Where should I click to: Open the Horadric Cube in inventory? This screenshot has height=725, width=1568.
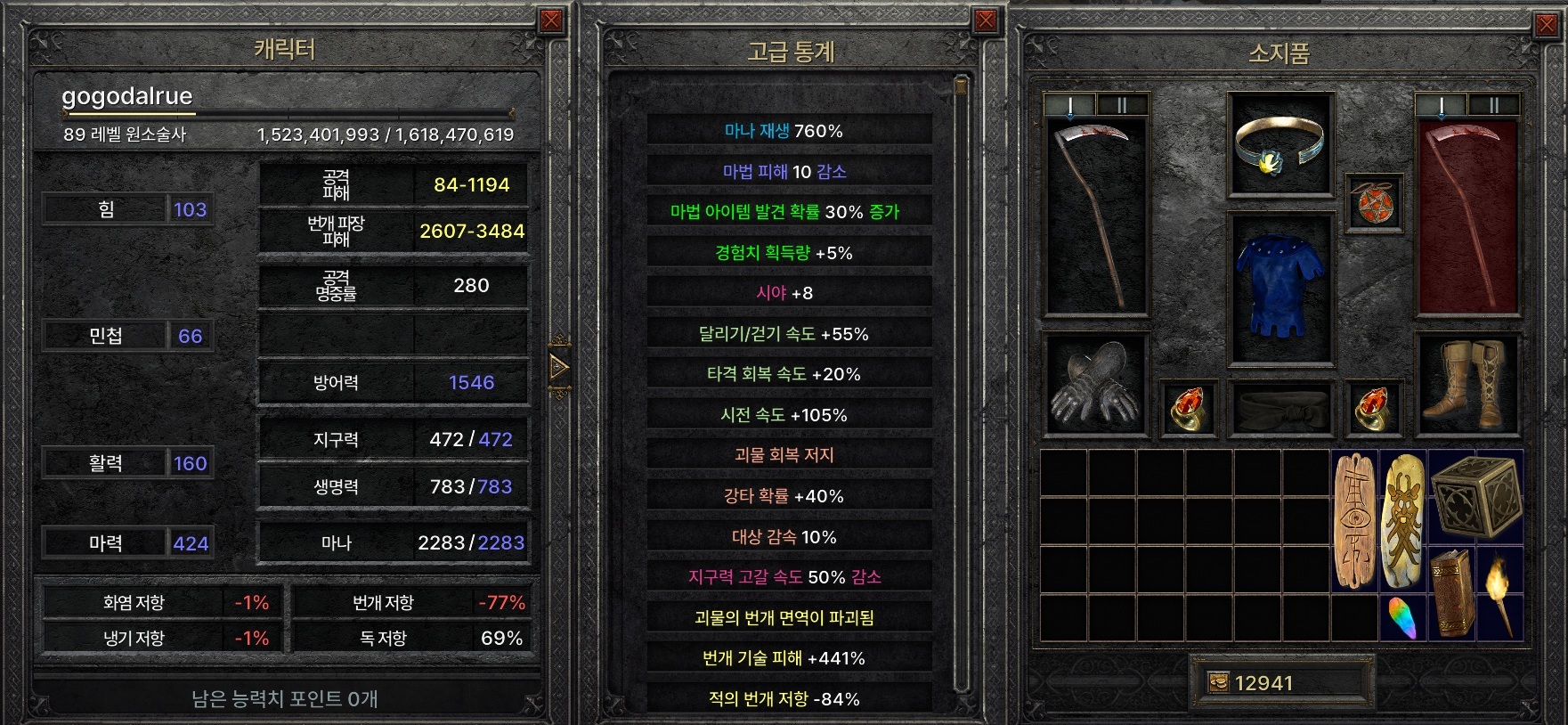(x=1475, y=496)
